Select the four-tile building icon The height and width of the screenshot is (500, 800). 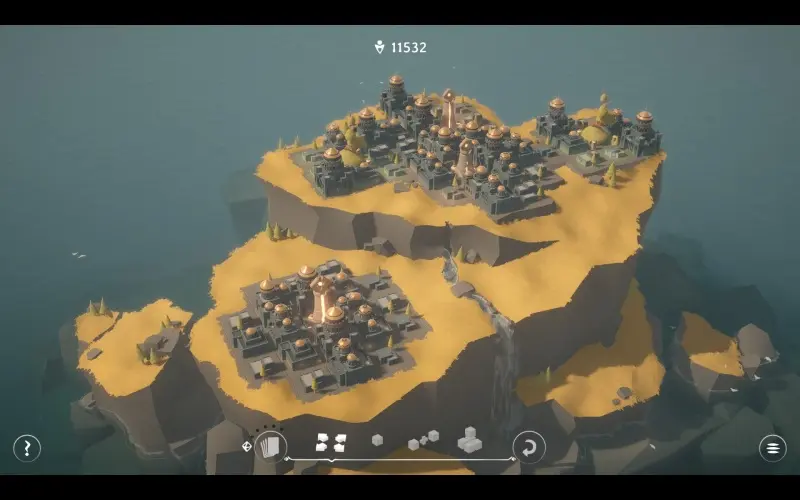pyautogui.click(x=324, y=441)
